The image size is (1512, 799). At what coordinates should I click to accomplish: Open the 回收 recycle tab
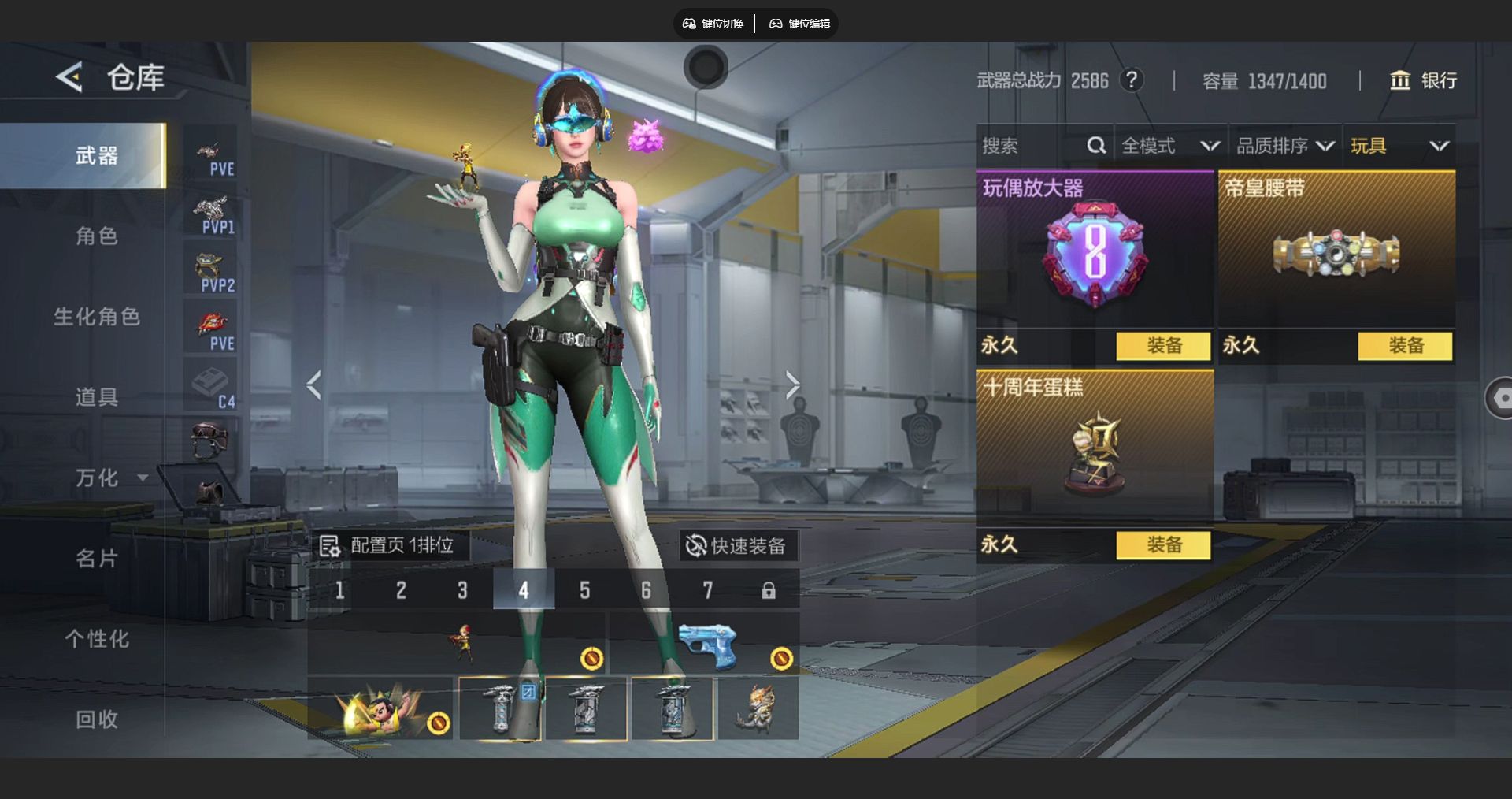click(x=96, y=719)
